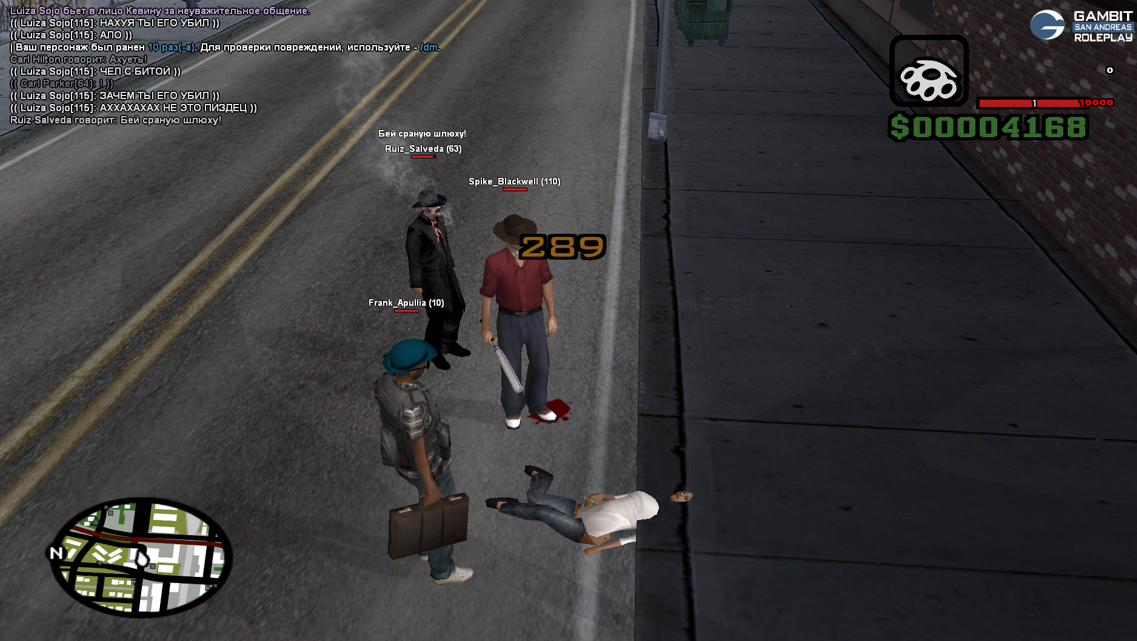
Task: Click the Gambit San Andreas Roleplay logo
Action: (x=1082, y=26)
